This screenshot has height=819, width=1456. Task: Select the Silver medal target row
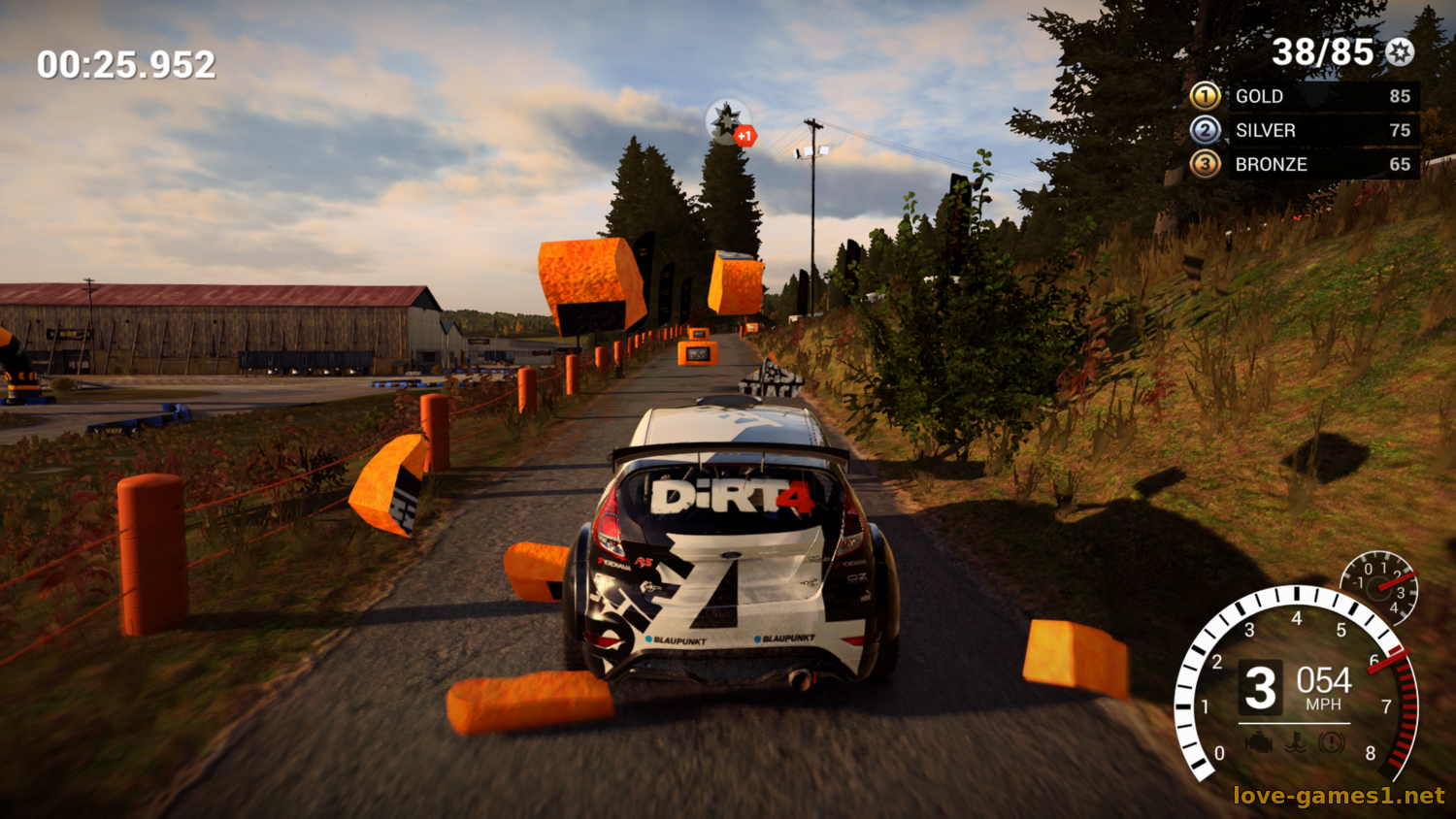[x=1305, y=130]
